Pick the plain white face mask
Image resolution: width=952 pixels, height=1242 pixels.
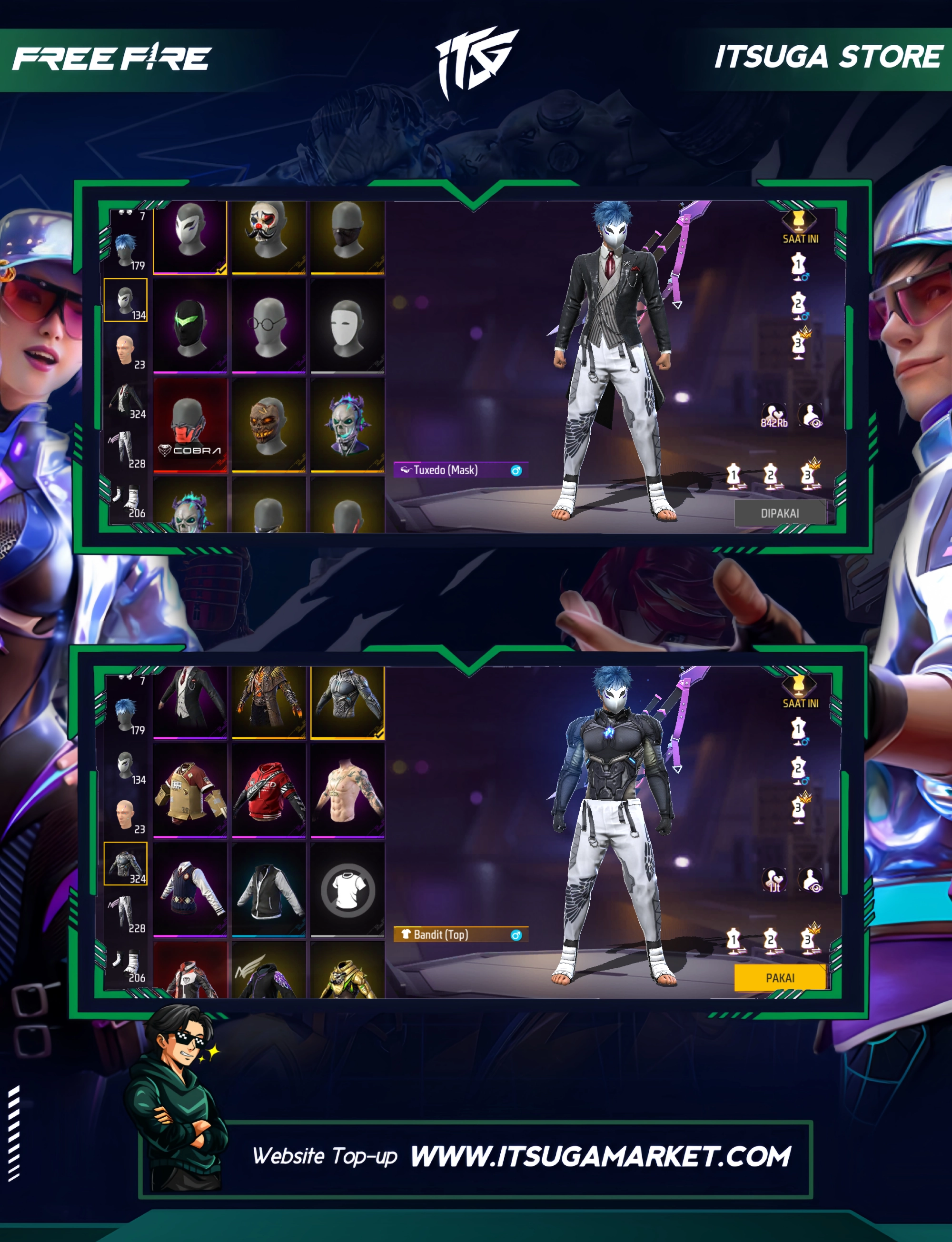pyautogui.click(x=347, y=327)
